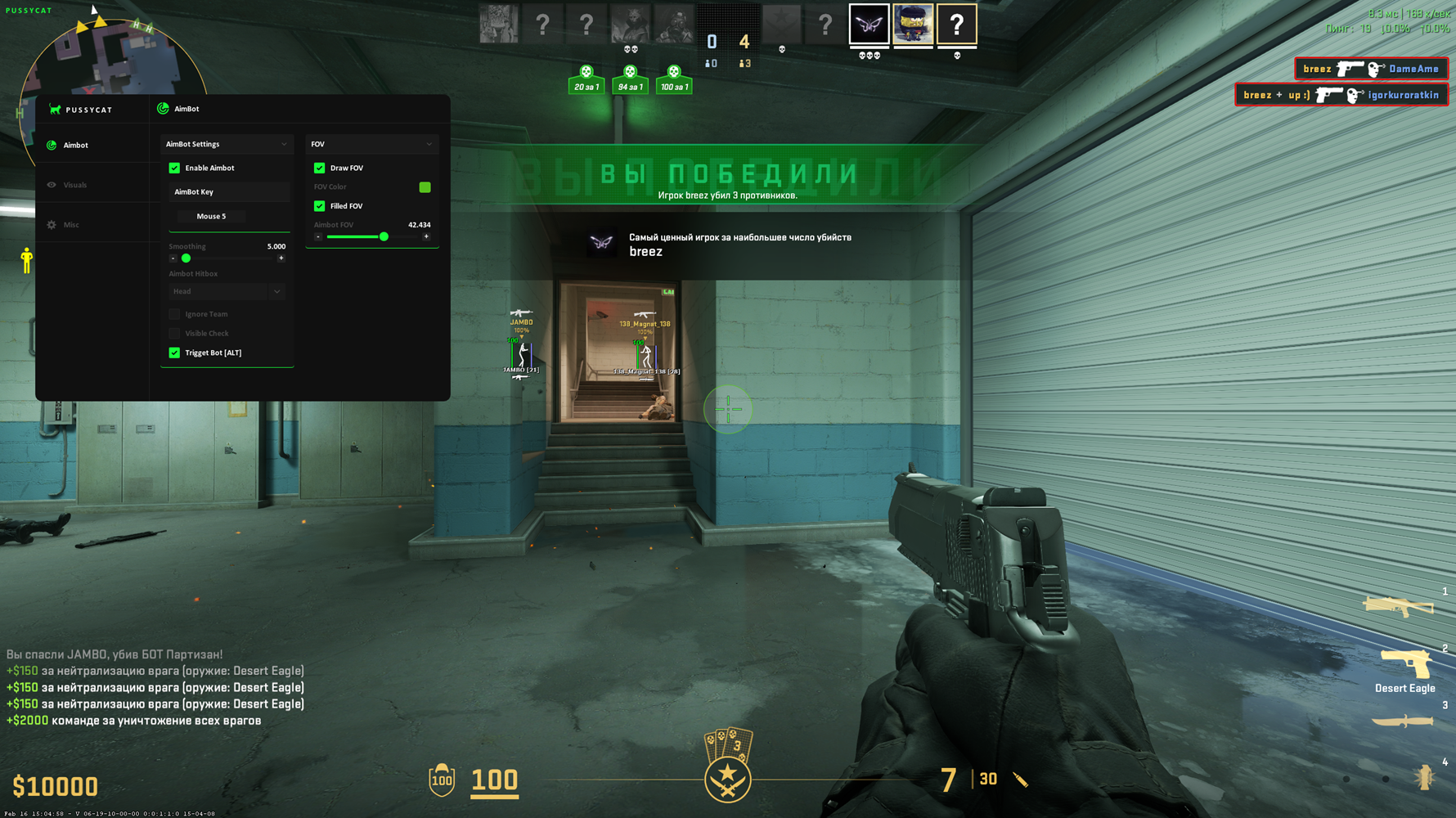Pick the green FOV Color swatch

pos(425,187)
